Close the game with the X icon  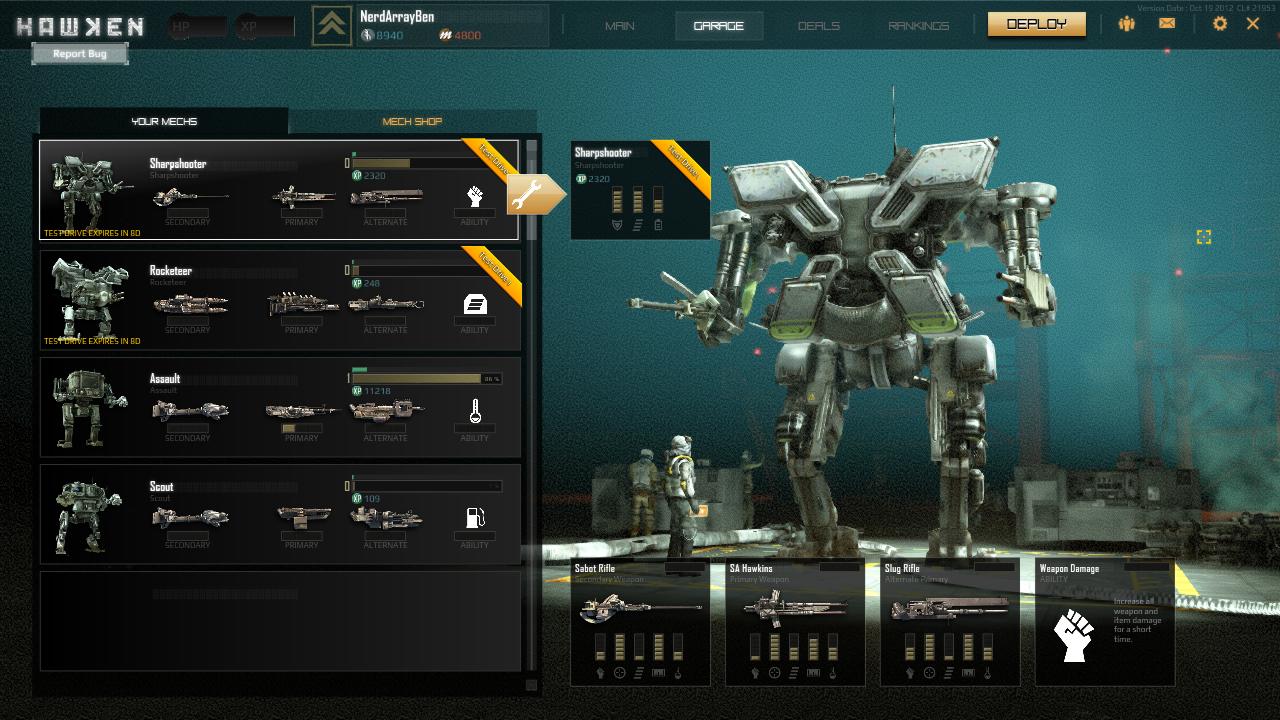(x=1253, y=24)
